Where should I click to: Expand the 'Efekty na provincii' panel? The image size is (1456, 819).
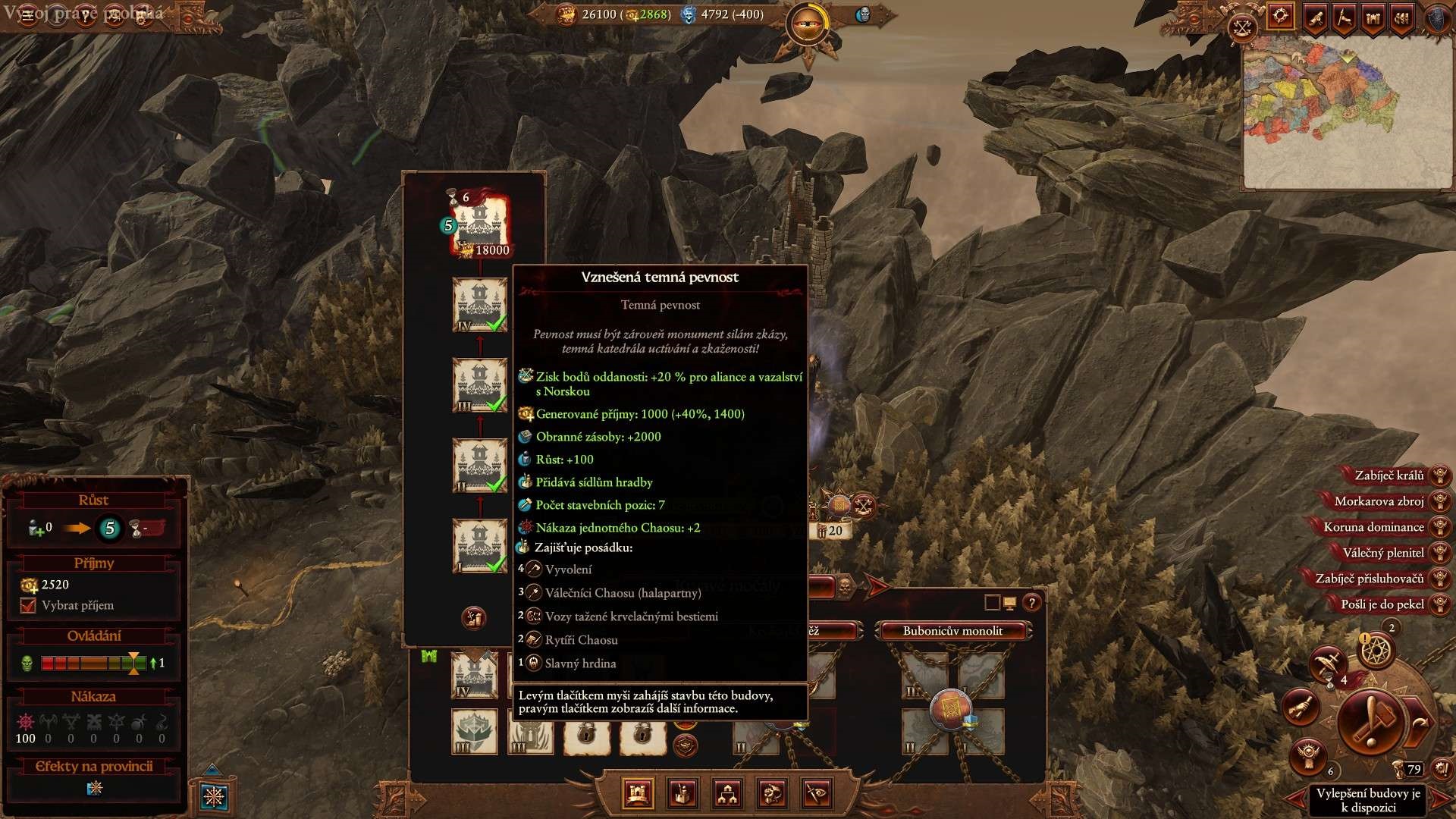point(93,766)
